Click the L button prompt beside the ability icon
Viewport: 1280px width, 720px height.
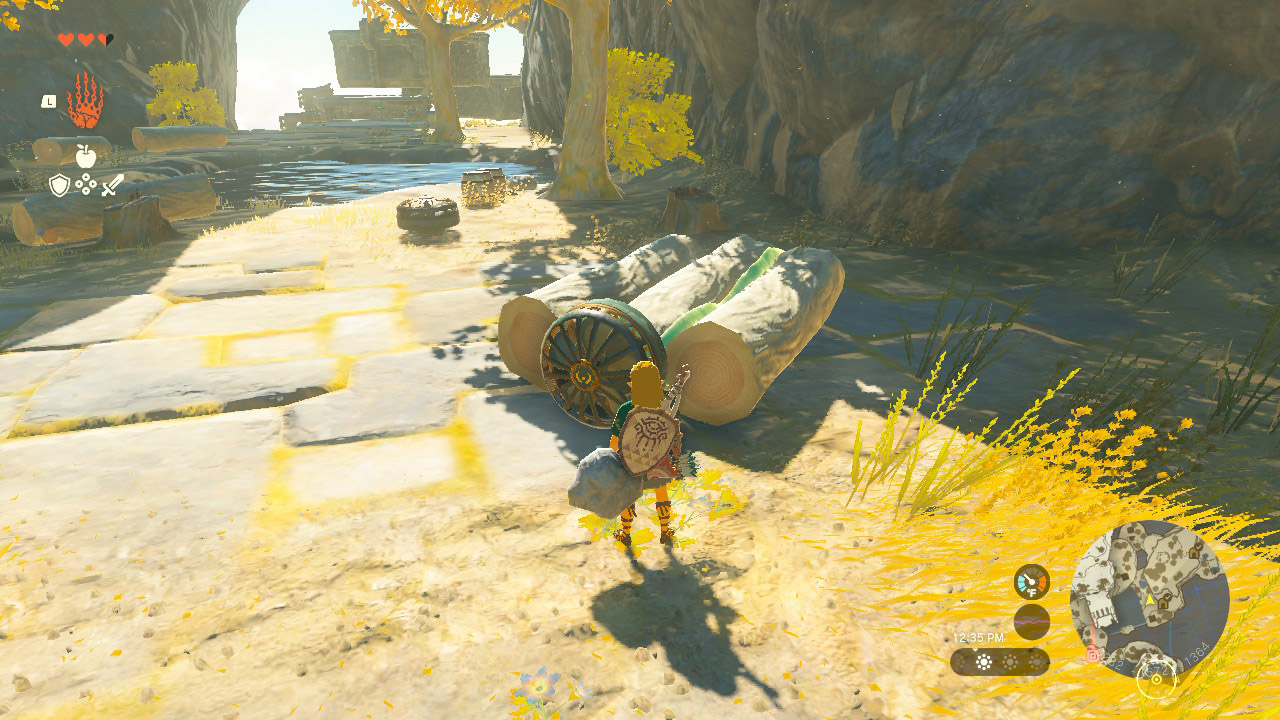tap(49, 101)
